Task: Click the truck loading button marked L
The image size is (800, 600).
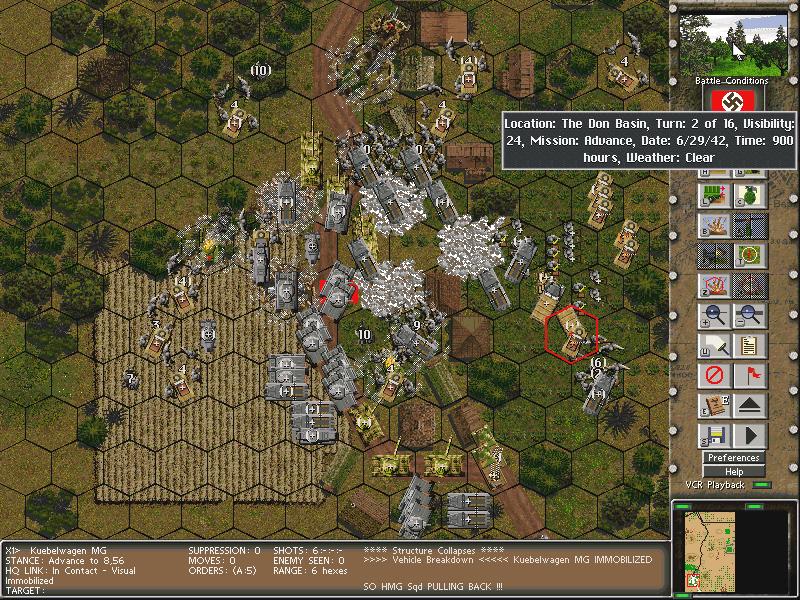Action: [713, 194]
